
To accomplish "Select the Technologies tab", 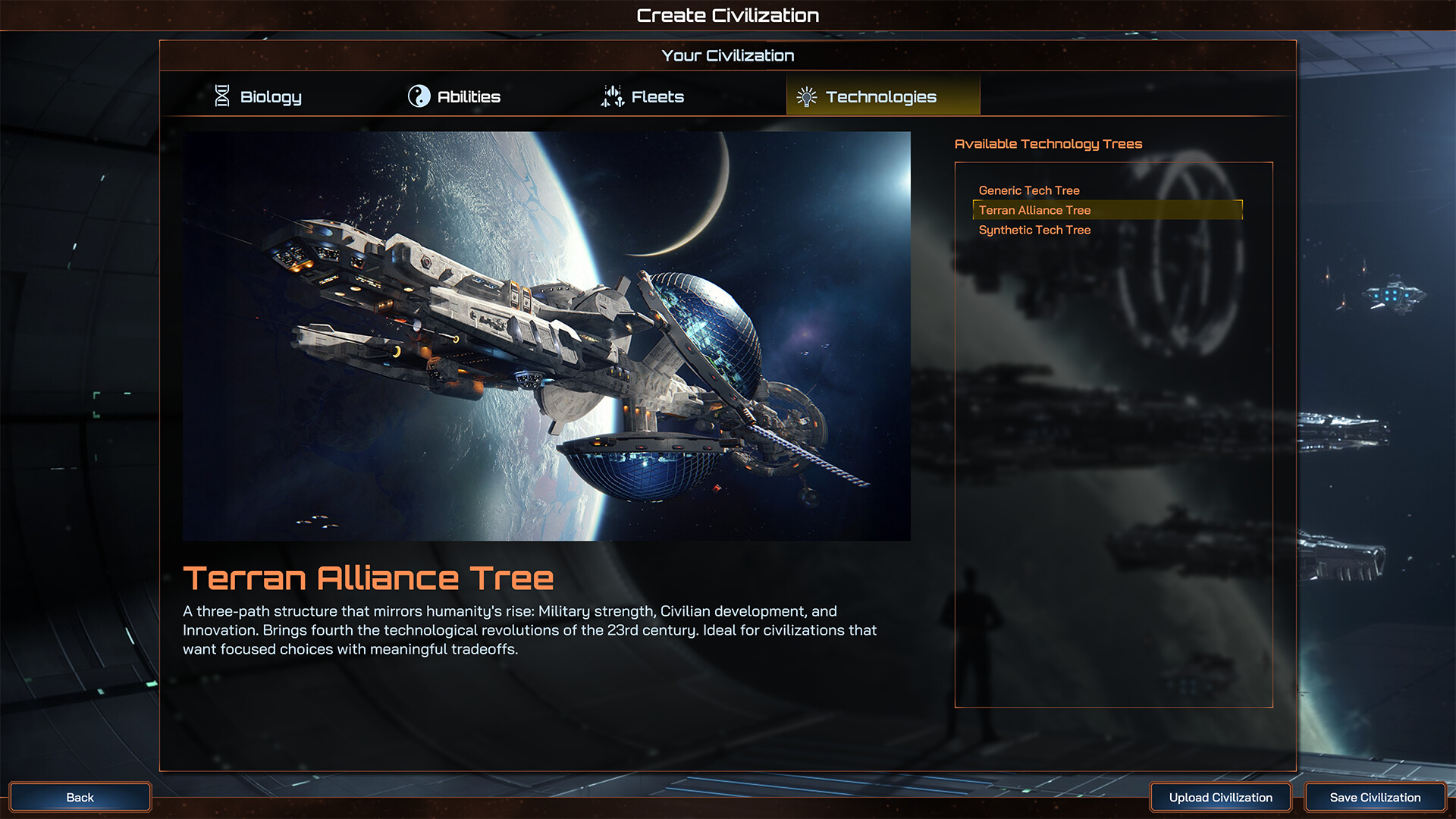I will click(x=882, y=96).
